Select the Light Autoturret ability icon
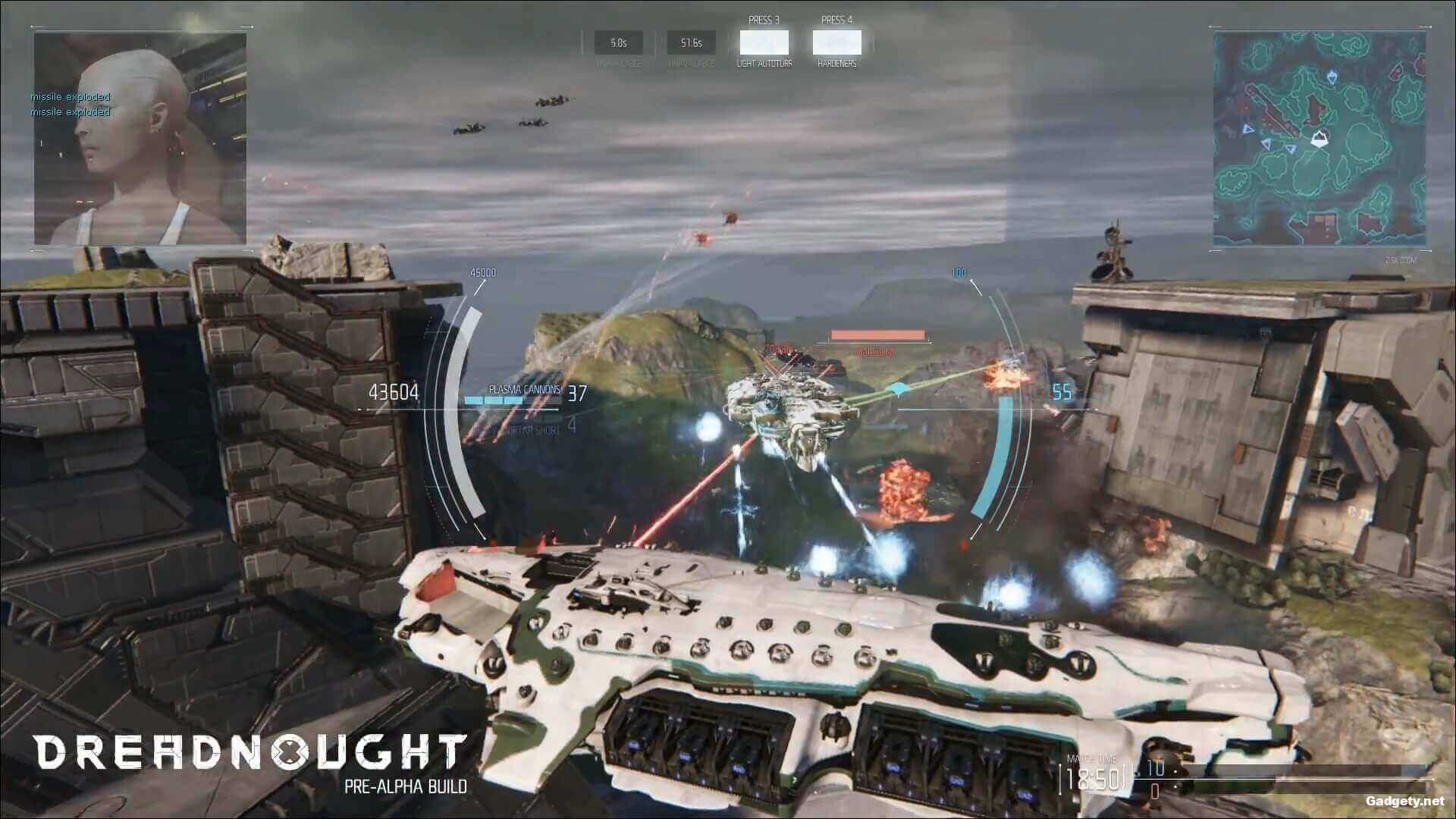Image resolution: width=1456 pixels, height=819 pixels. [x=763, y=43]
